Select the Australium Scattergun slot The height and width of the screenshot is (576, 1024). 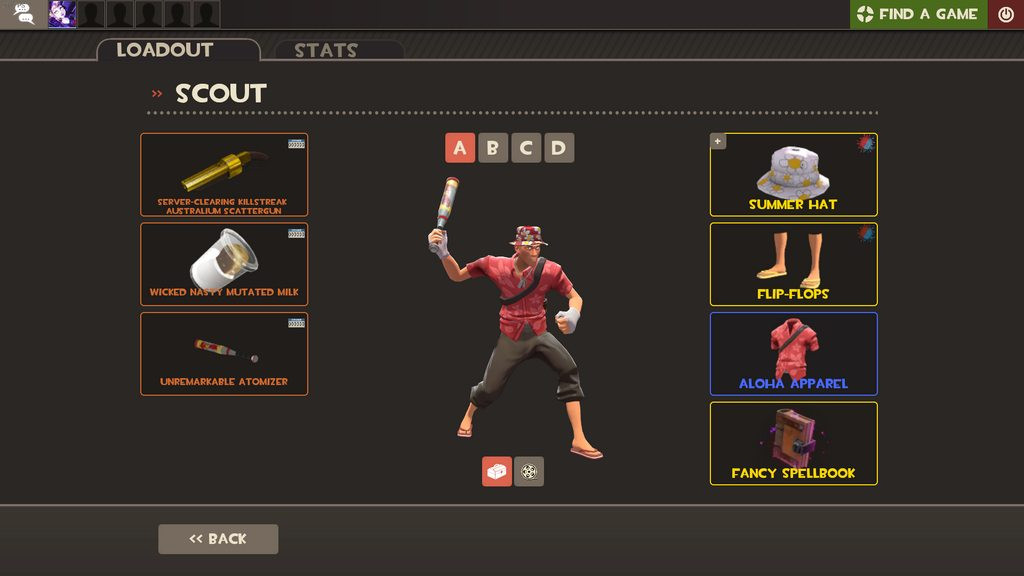(x=224, y=175)
